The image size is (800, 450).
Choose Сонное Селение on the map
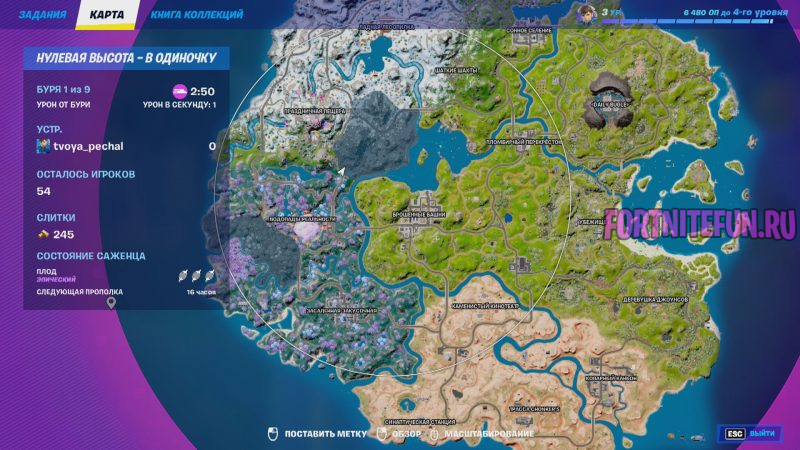coord(526,31)
